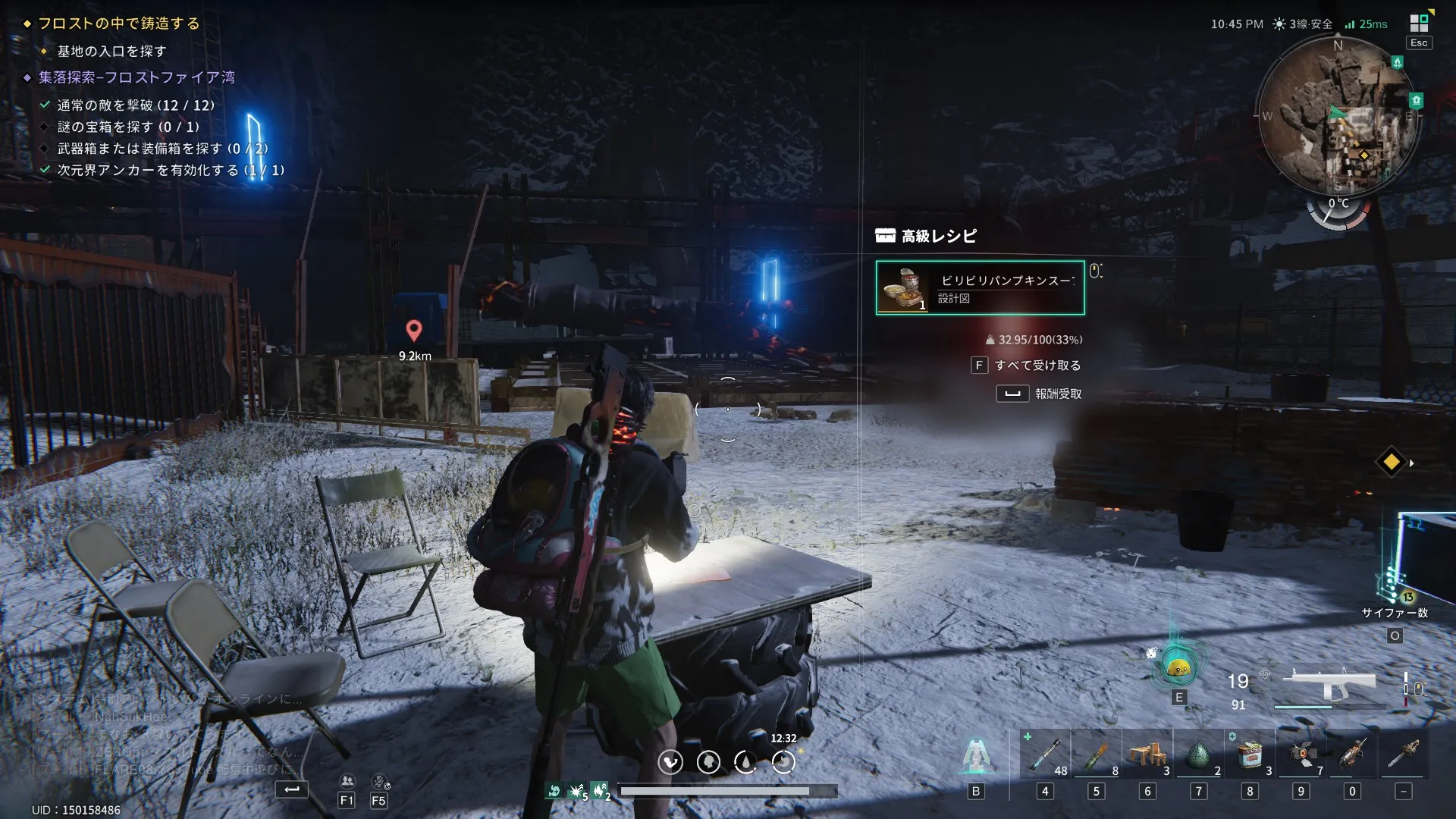Open the build mode structure icon
The width and height of the screenshot is (1456, 819).
976,756
